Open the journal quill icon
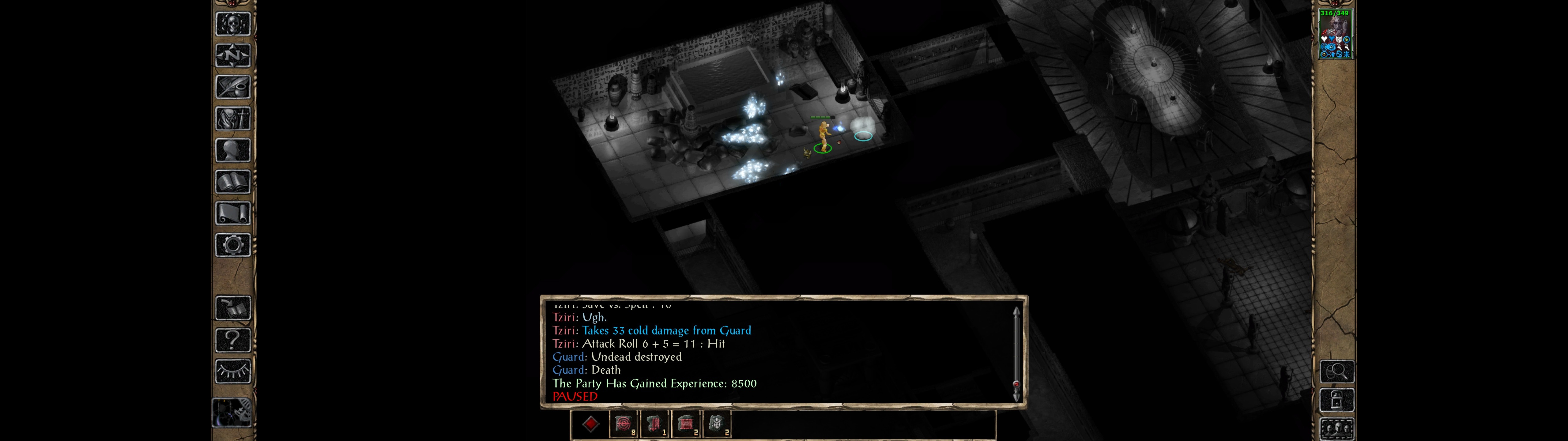1568x441 pixels. point(232,87)
